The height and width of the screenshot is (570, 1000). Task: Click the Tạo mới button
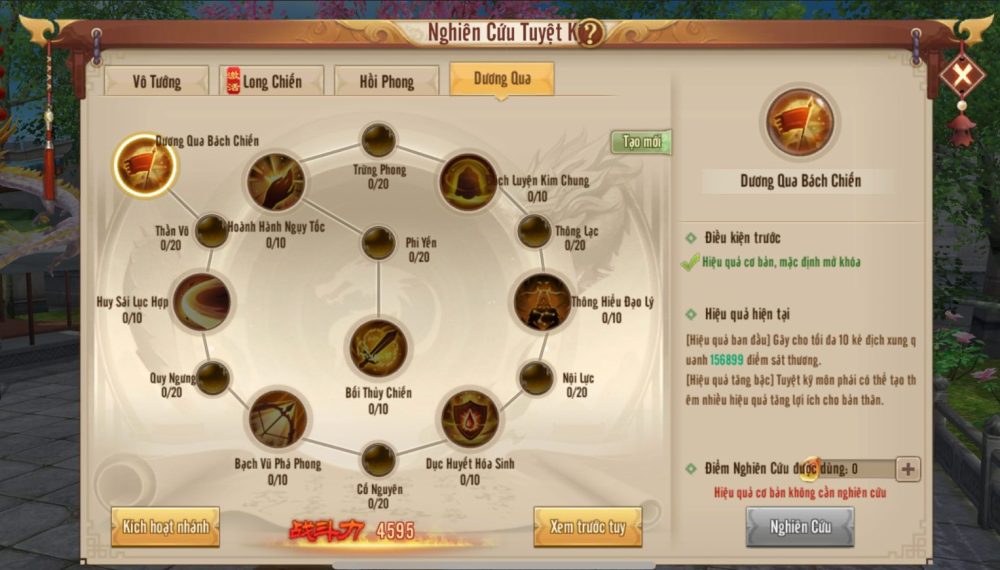click(641, 142)
